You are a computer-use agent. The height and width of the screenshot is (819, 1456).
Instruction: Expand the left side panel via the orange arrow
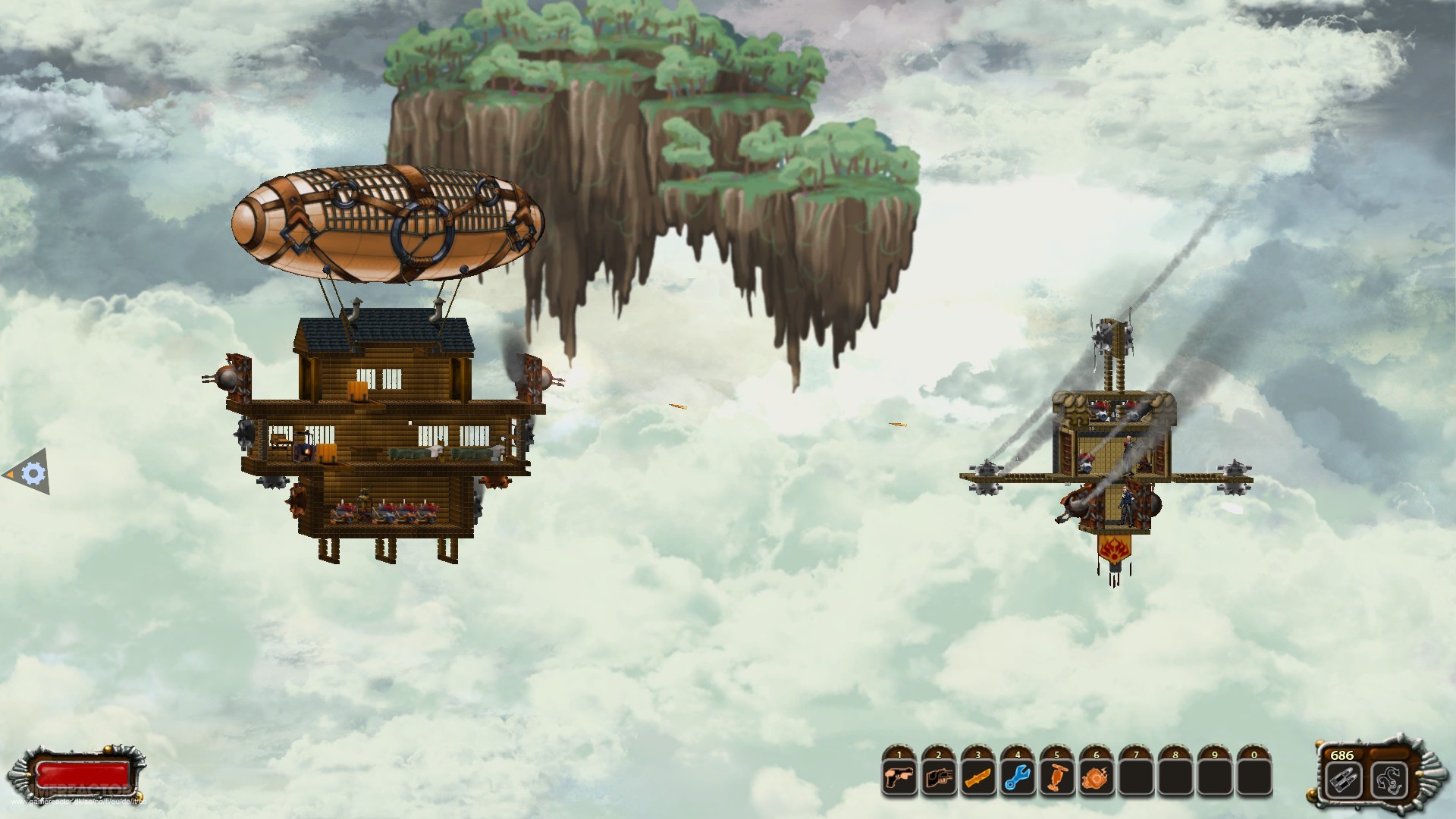10,475
